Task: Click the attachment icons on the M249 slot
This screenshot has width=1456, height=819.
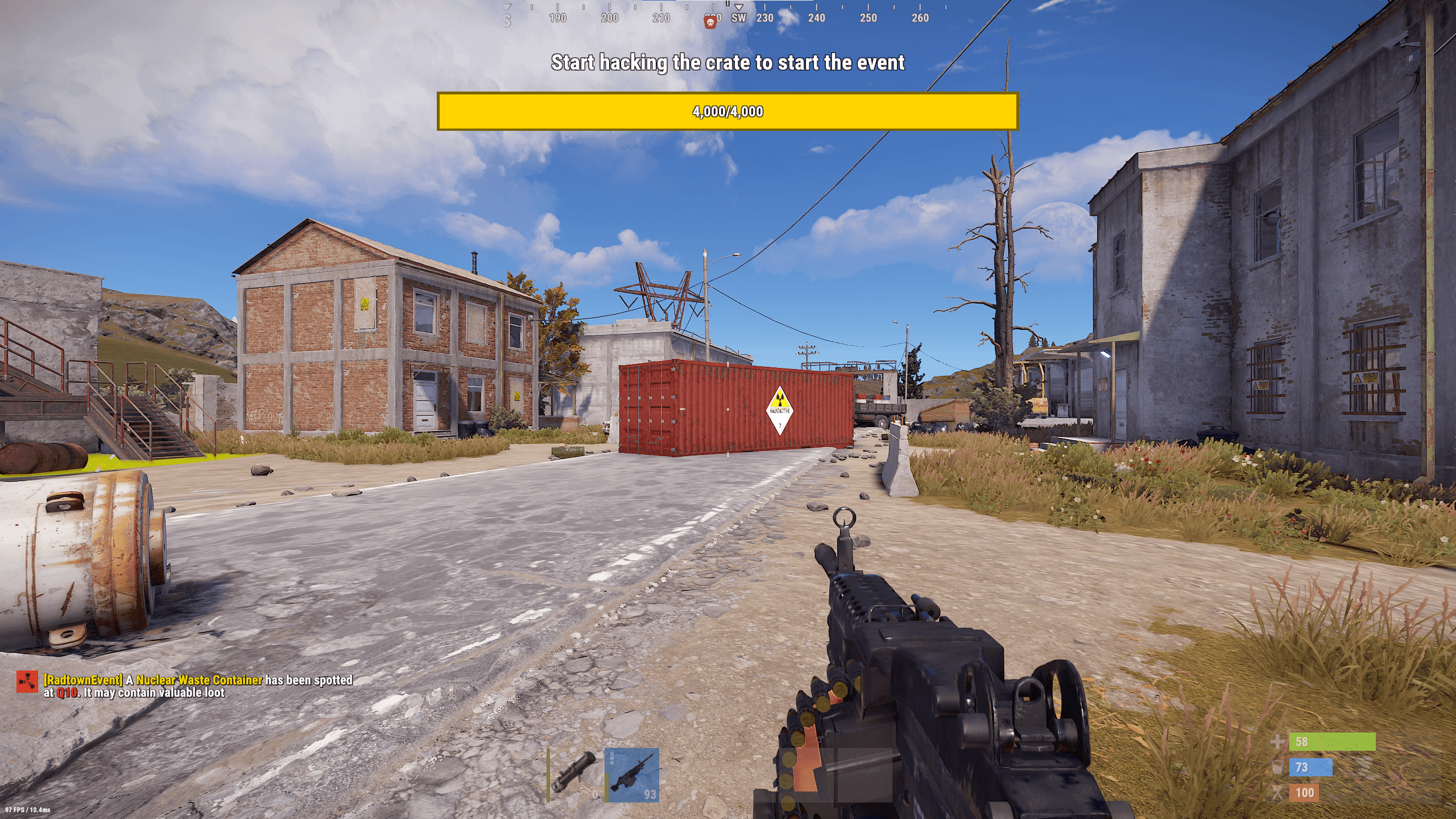Action: point(613,758)
